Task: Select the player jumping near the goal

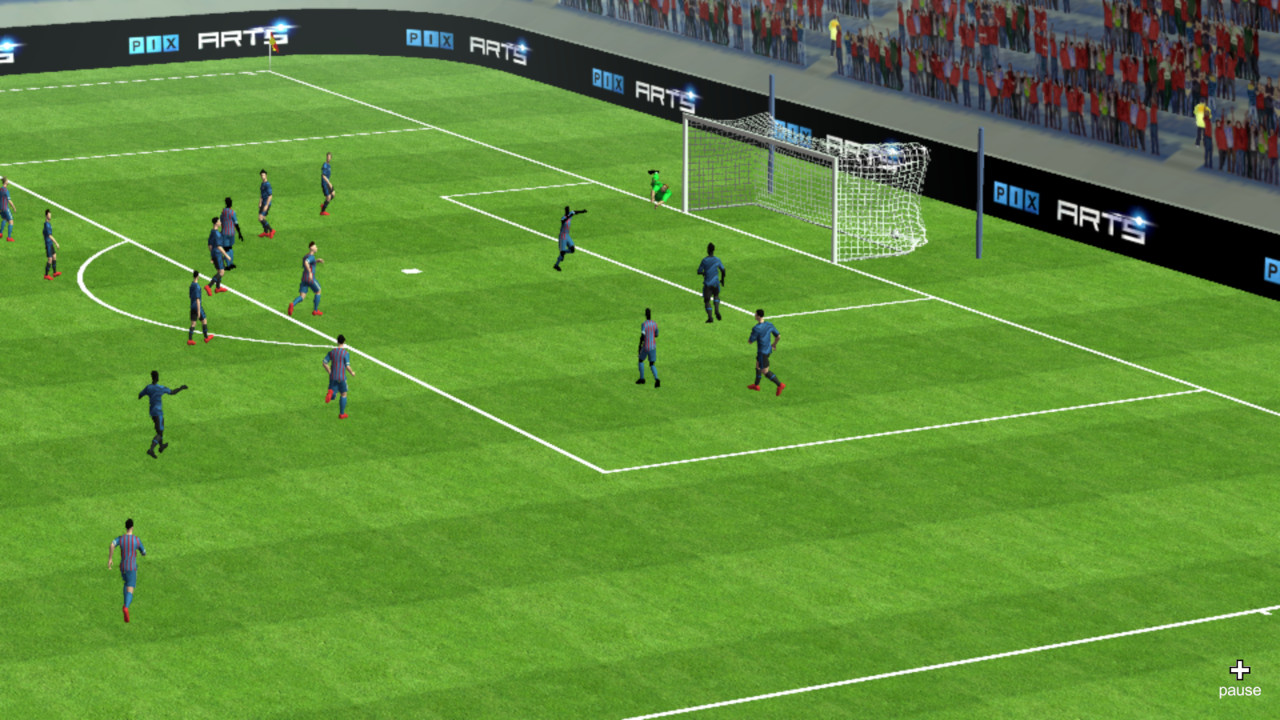Action: click(x=566, y=235)
